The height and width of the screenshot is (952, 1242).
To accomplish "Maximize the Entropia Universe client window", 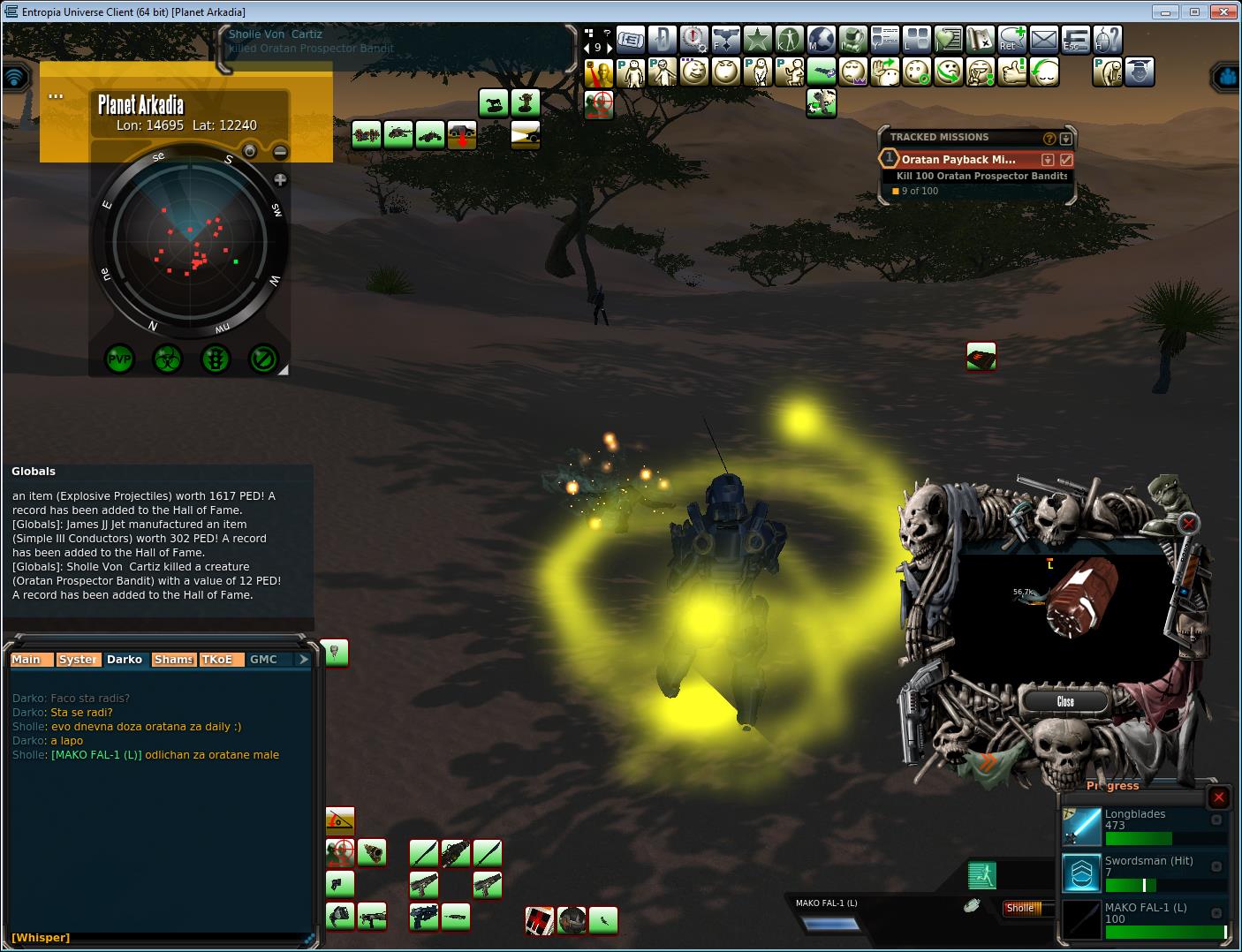I will coord(1194,11).
